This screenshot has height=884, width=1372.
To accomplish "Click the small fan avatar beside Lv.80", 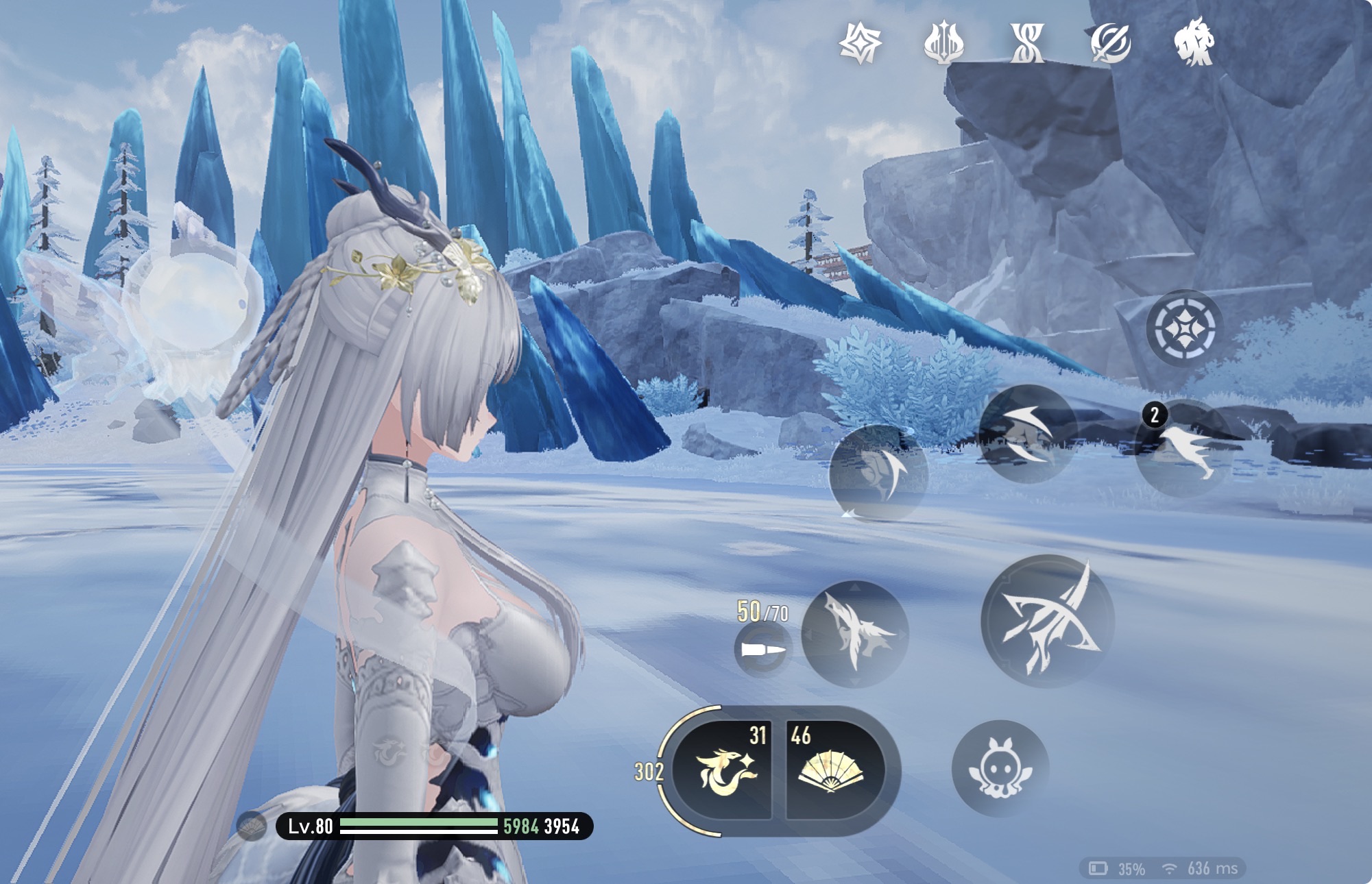I will (x=252, y=826).
